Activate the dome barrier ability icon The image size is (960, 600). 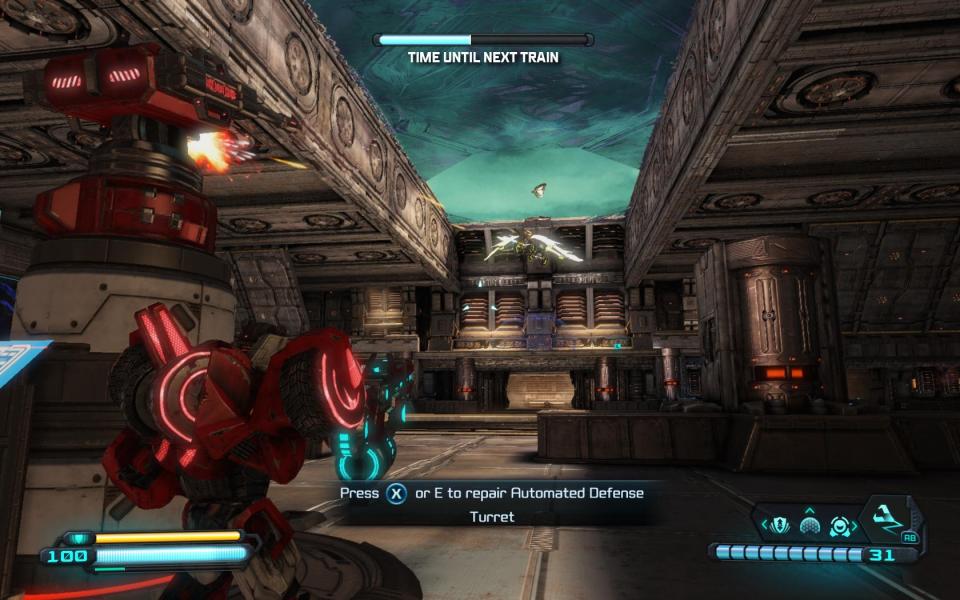(810, 526)
